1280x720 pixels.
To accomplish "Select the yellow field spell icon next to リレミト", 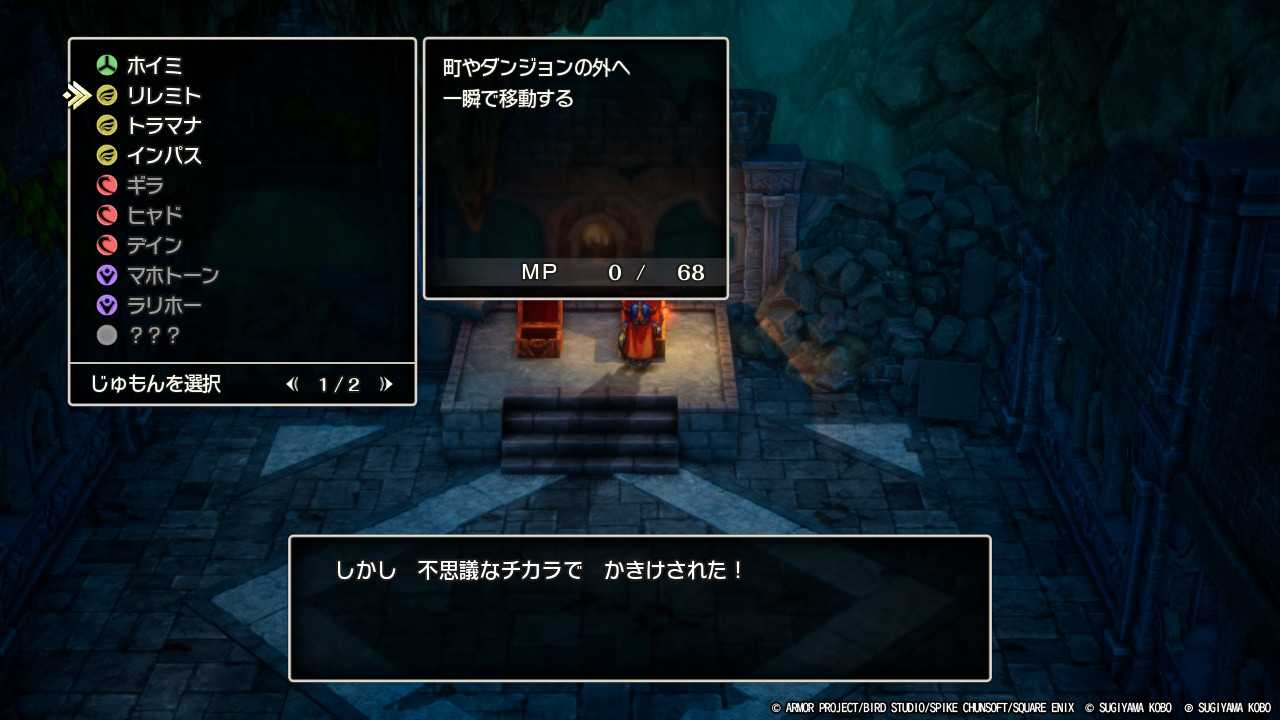I will click(106, 95).
